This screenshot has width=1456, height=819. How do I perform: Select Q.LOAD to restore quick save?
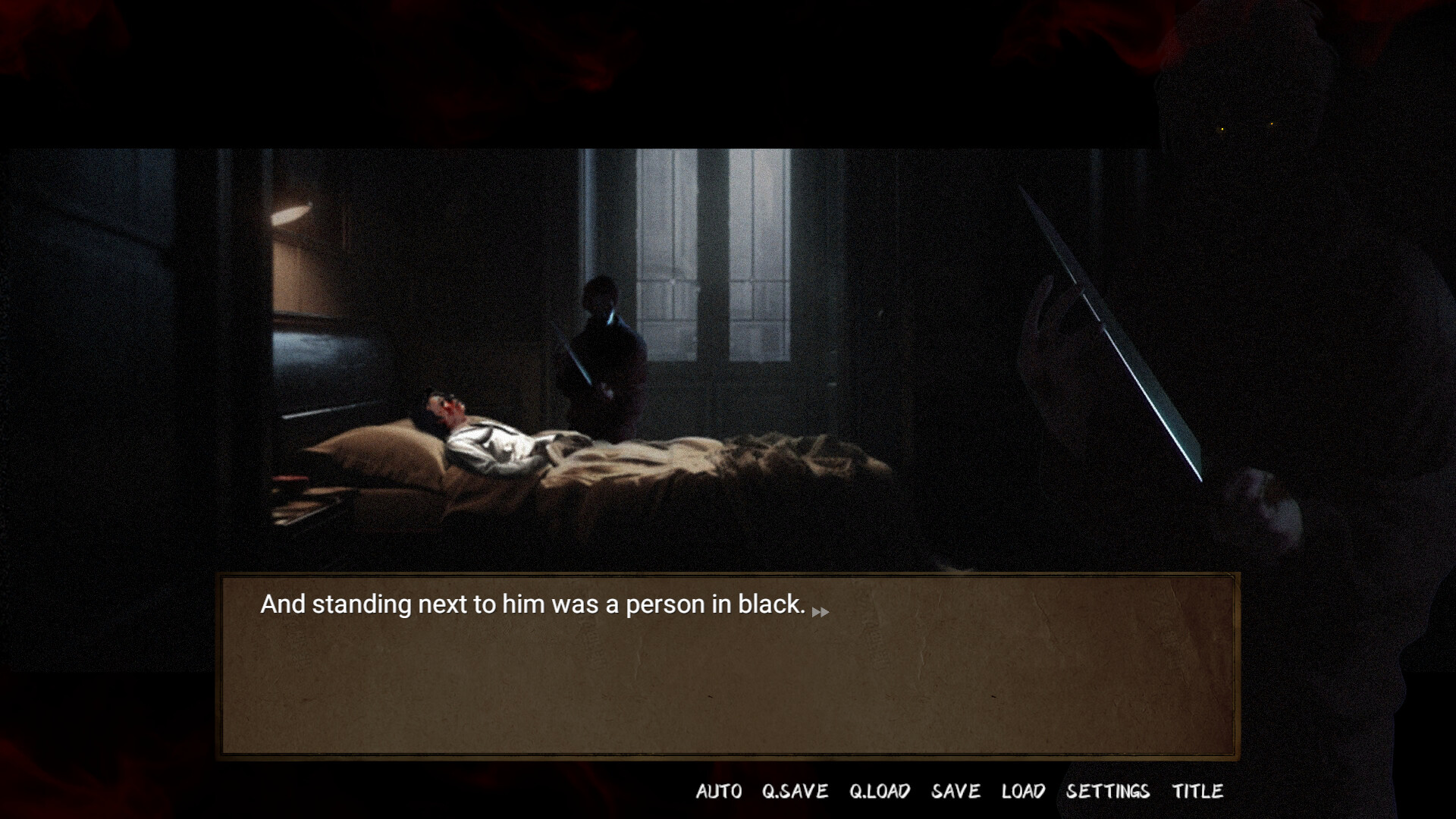coord(881,792)
